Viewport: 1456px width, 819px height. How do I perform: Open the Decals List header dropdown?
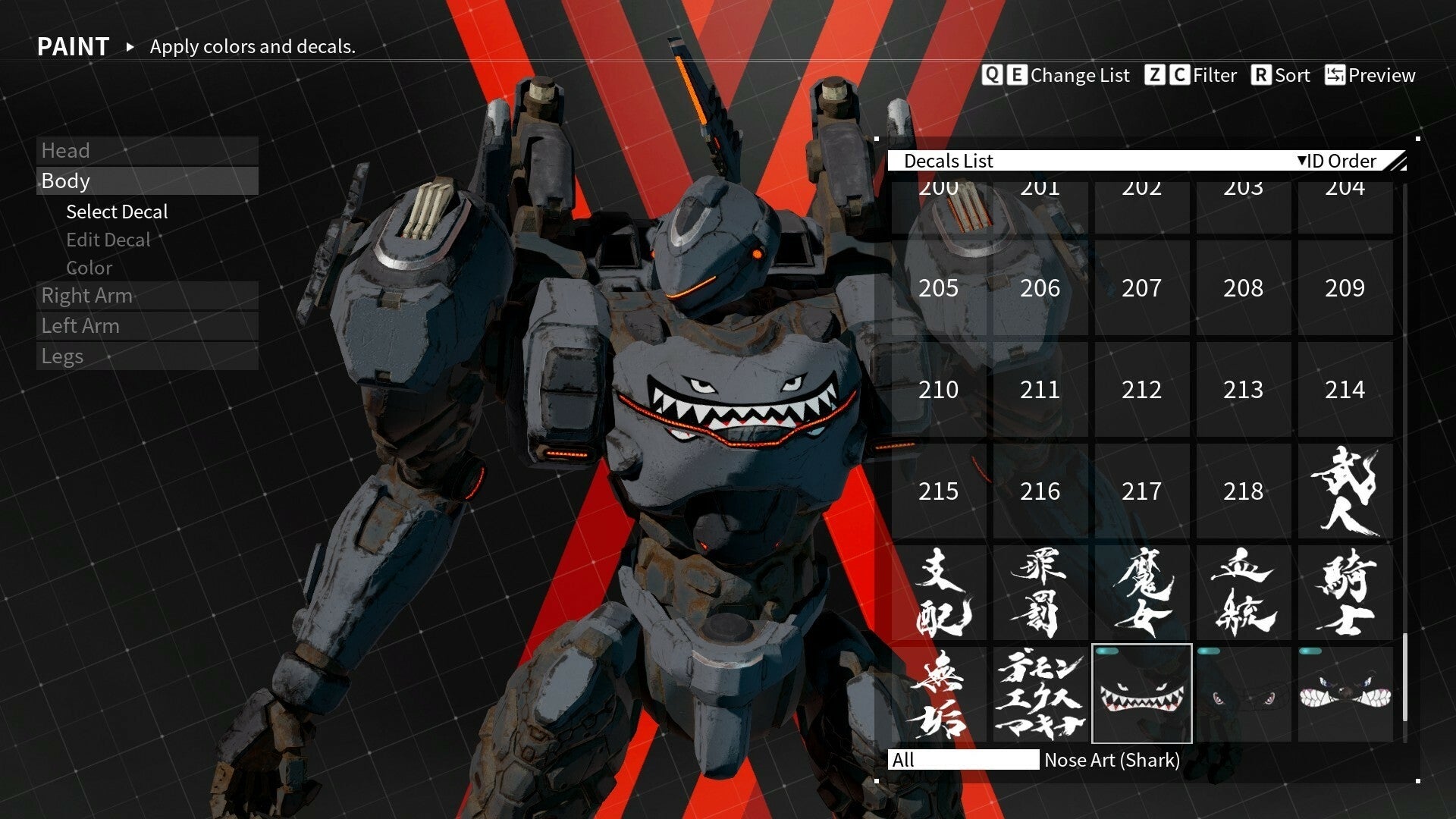(x=952, y=161)
